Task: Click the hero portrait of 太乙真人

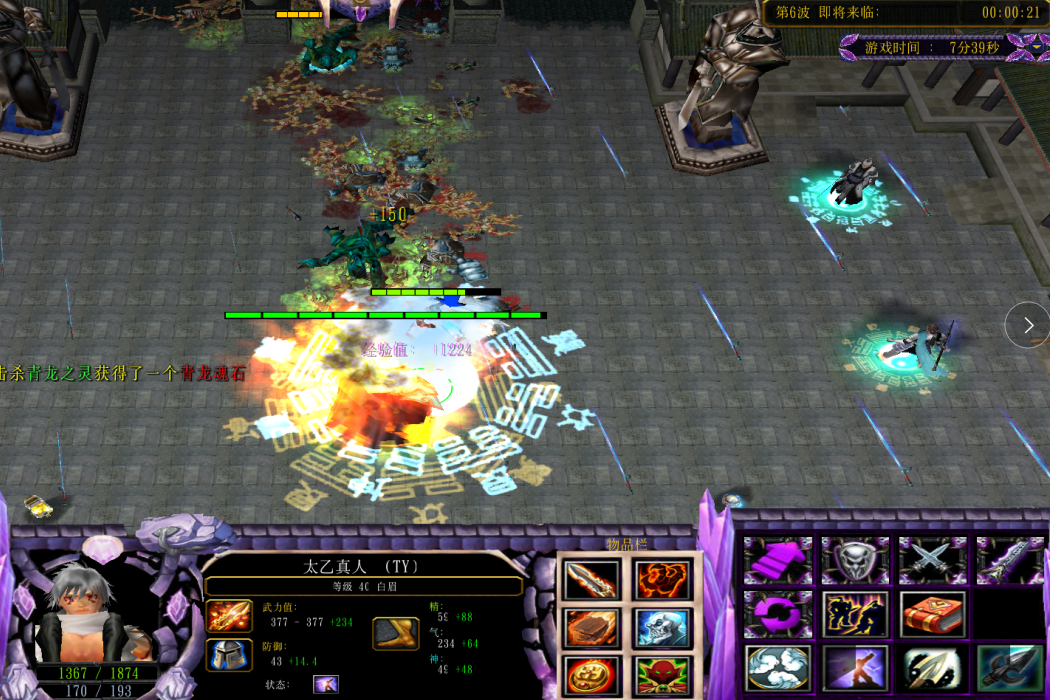Action: tap(85, 610)
